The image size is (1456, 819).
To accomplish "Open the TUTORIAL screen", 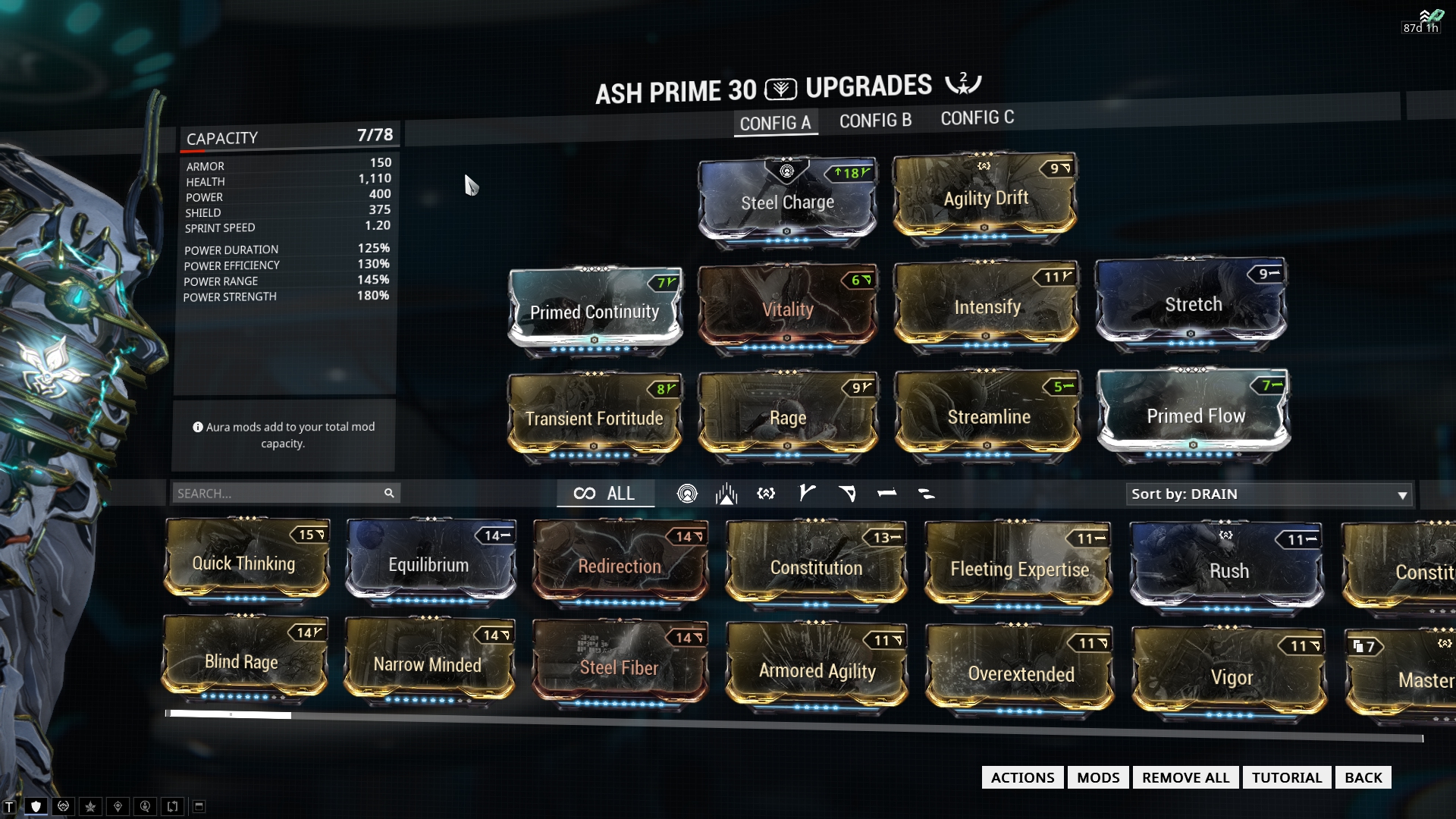I will click(1286, 777).
